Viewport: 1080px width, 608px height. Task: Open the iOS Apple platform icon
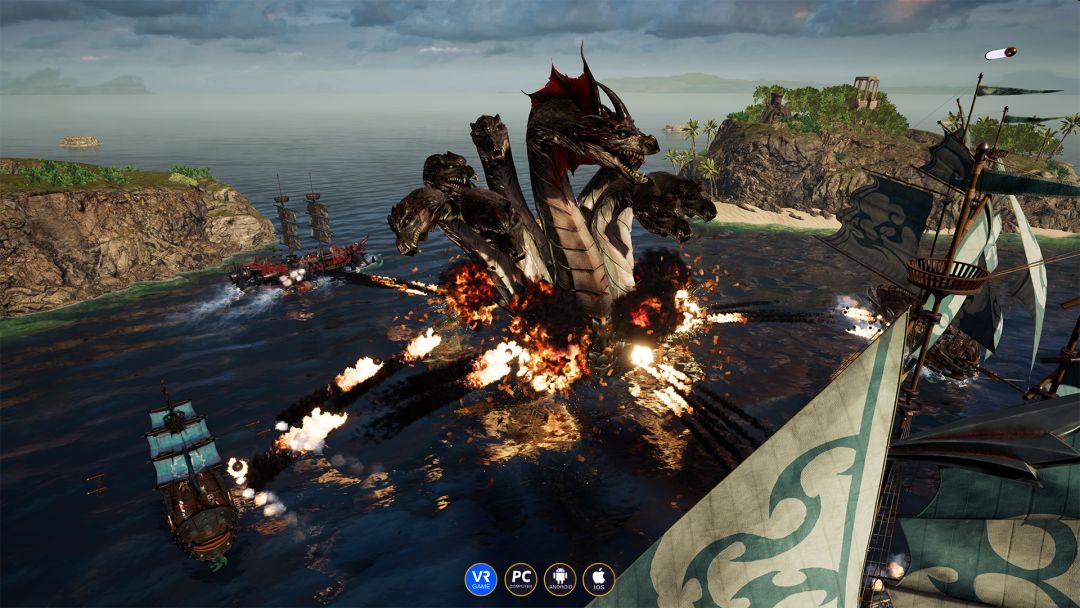(599, 579)
